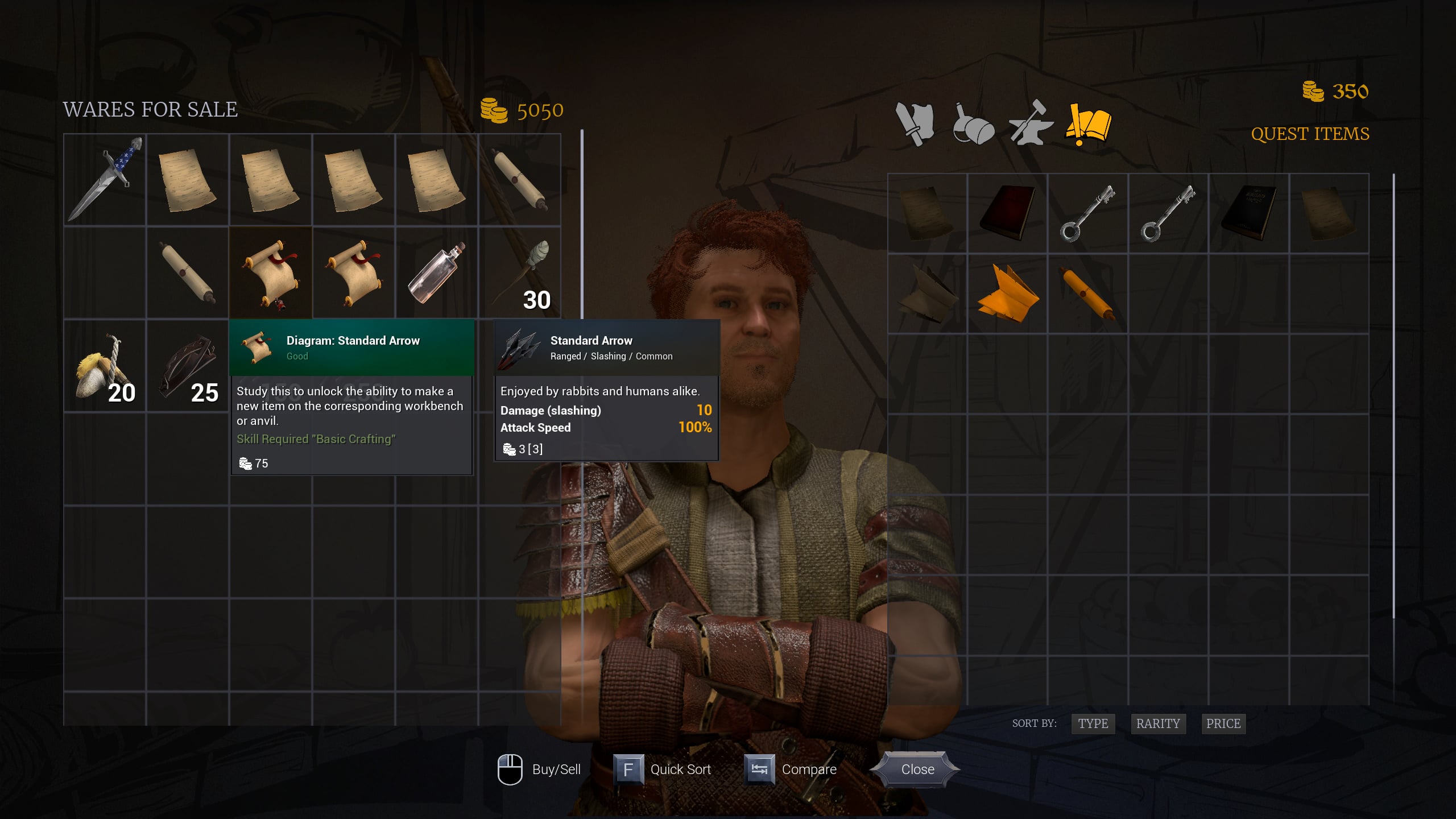
Task: Switch to the weapons and armor tab
Action: (915, 123)
